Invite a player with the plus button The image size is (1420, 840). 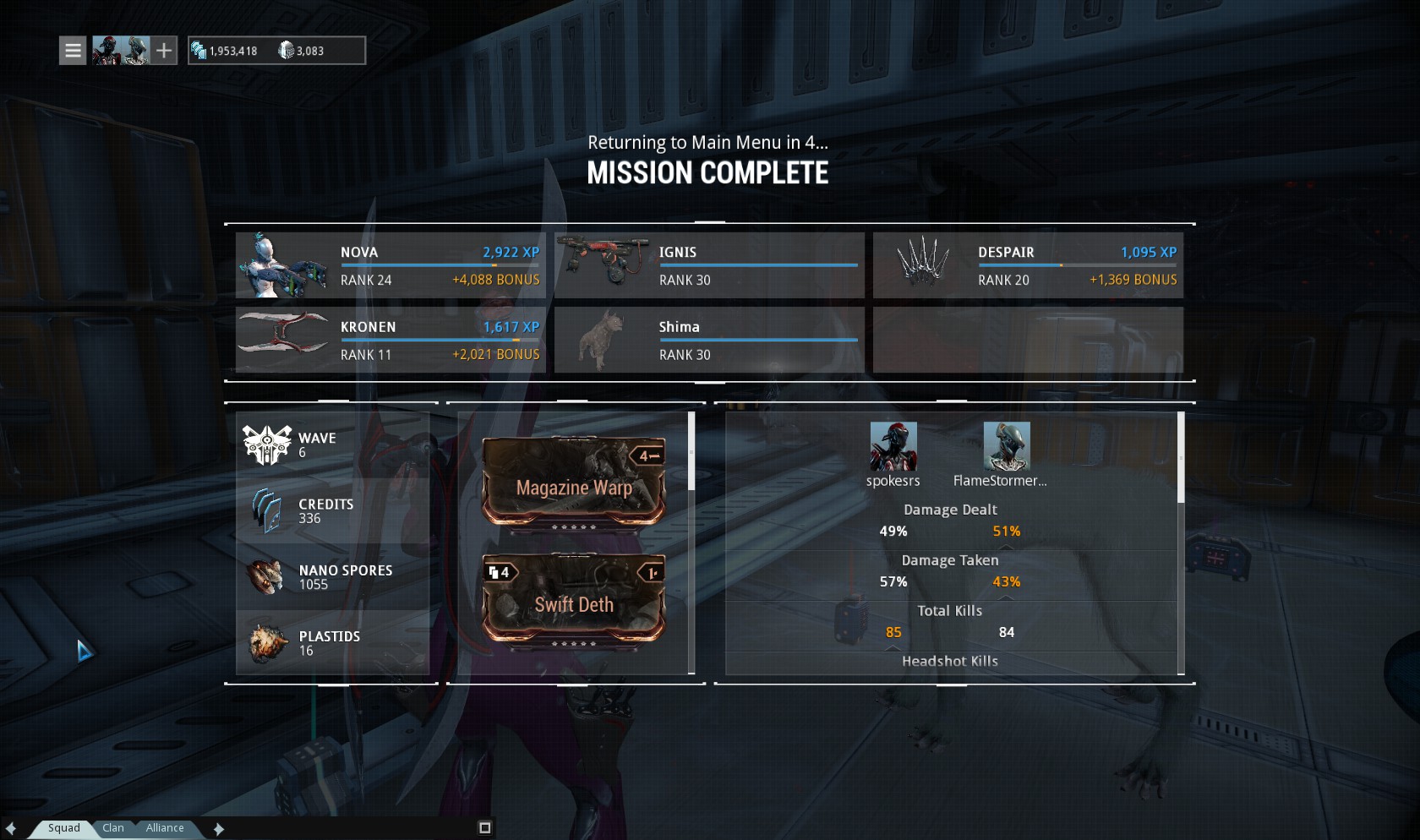click(x=164, y=51)
